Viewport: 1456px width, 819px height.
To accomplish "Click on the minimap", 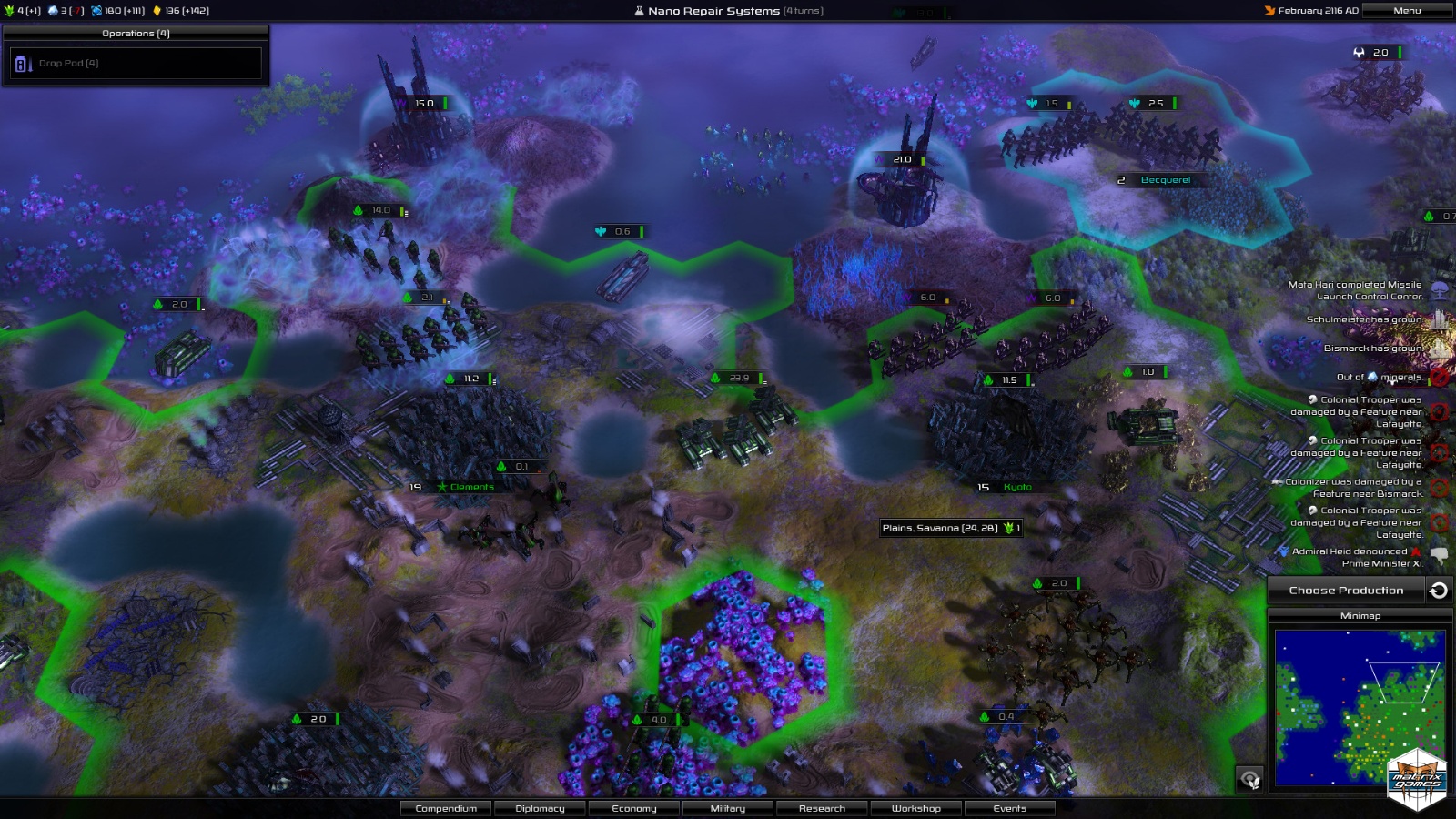I will click(x=1359, y=705).
